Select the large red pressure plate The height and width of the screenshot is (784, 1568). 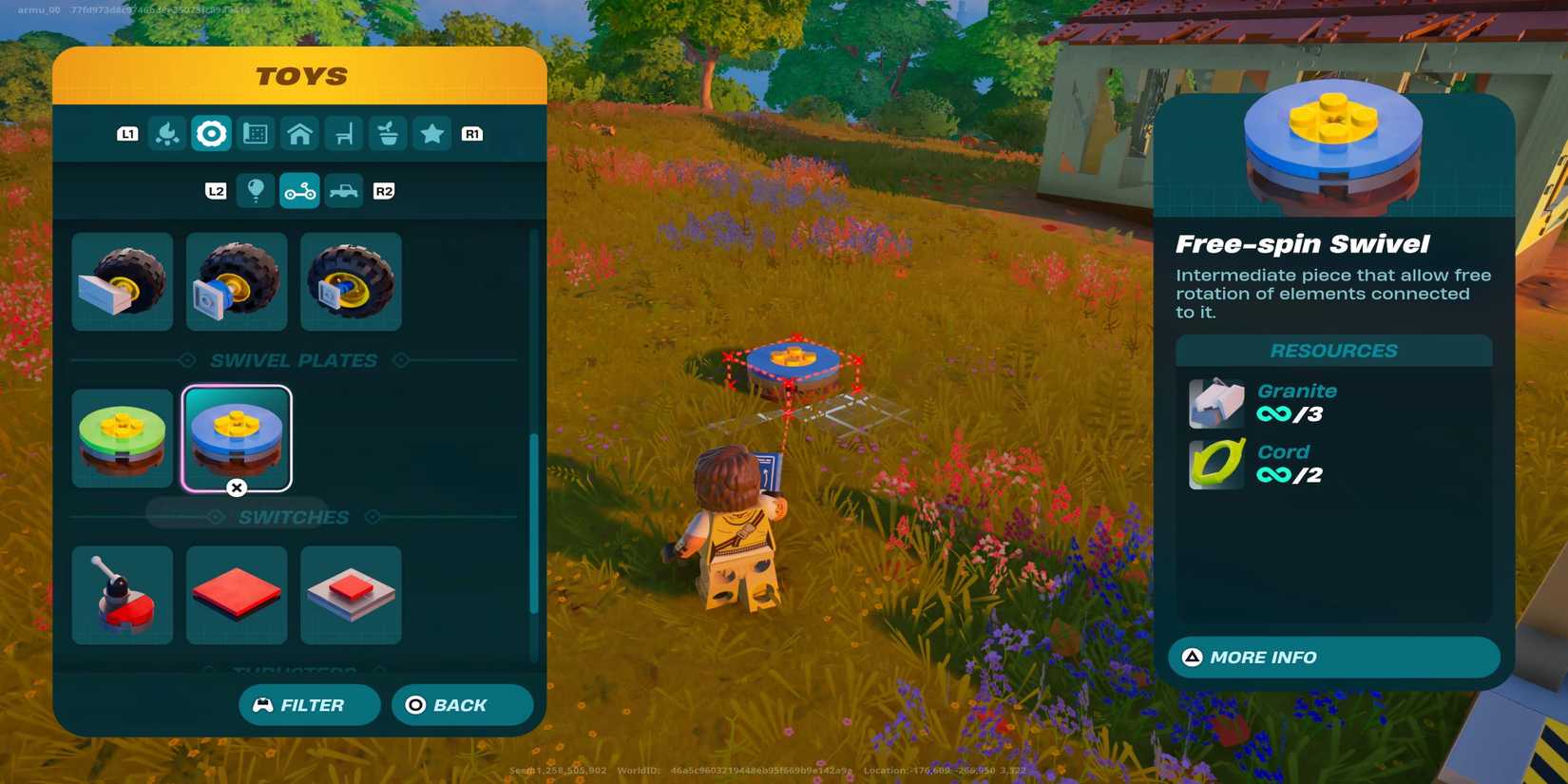[236, 594]
